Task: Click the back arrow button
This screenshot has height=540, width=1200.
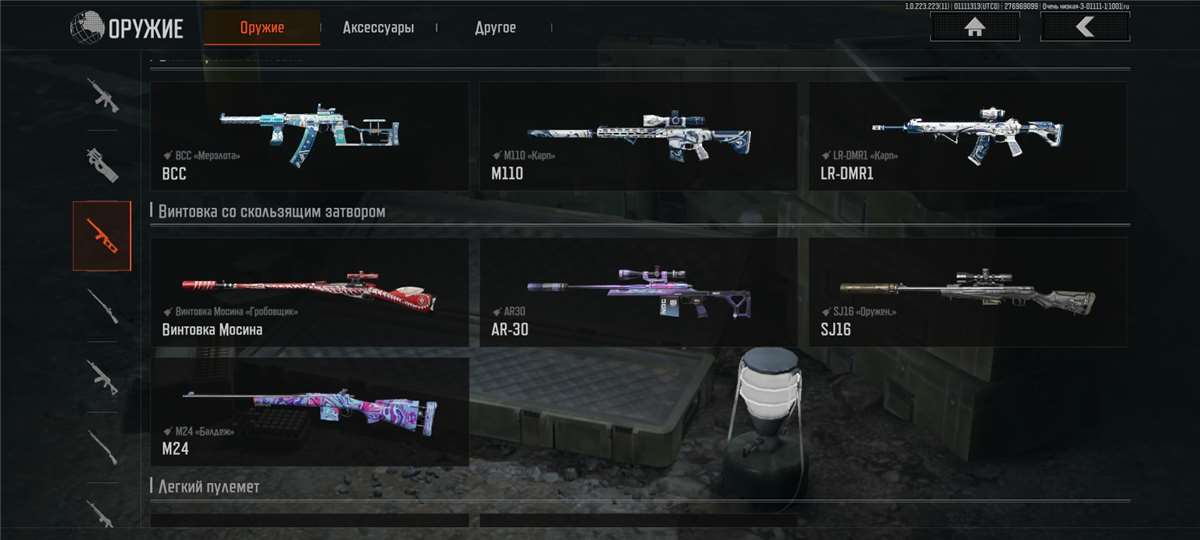Action: tap(1084, 27)
